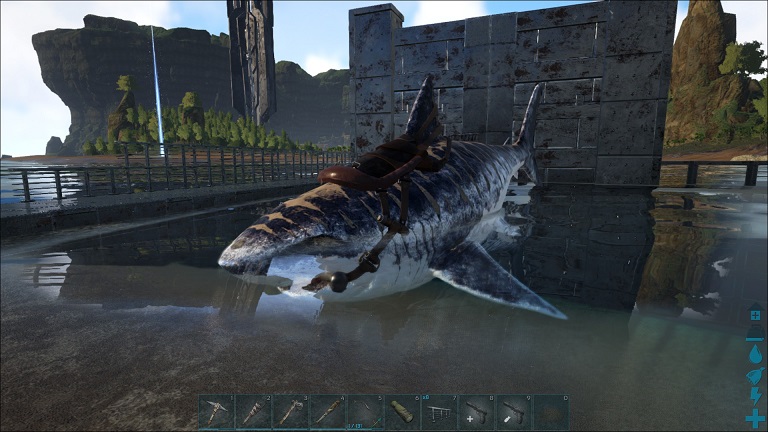Select the railing structure in slot 7
Viewport: 768px width, 432px height.
coord(439,412)
